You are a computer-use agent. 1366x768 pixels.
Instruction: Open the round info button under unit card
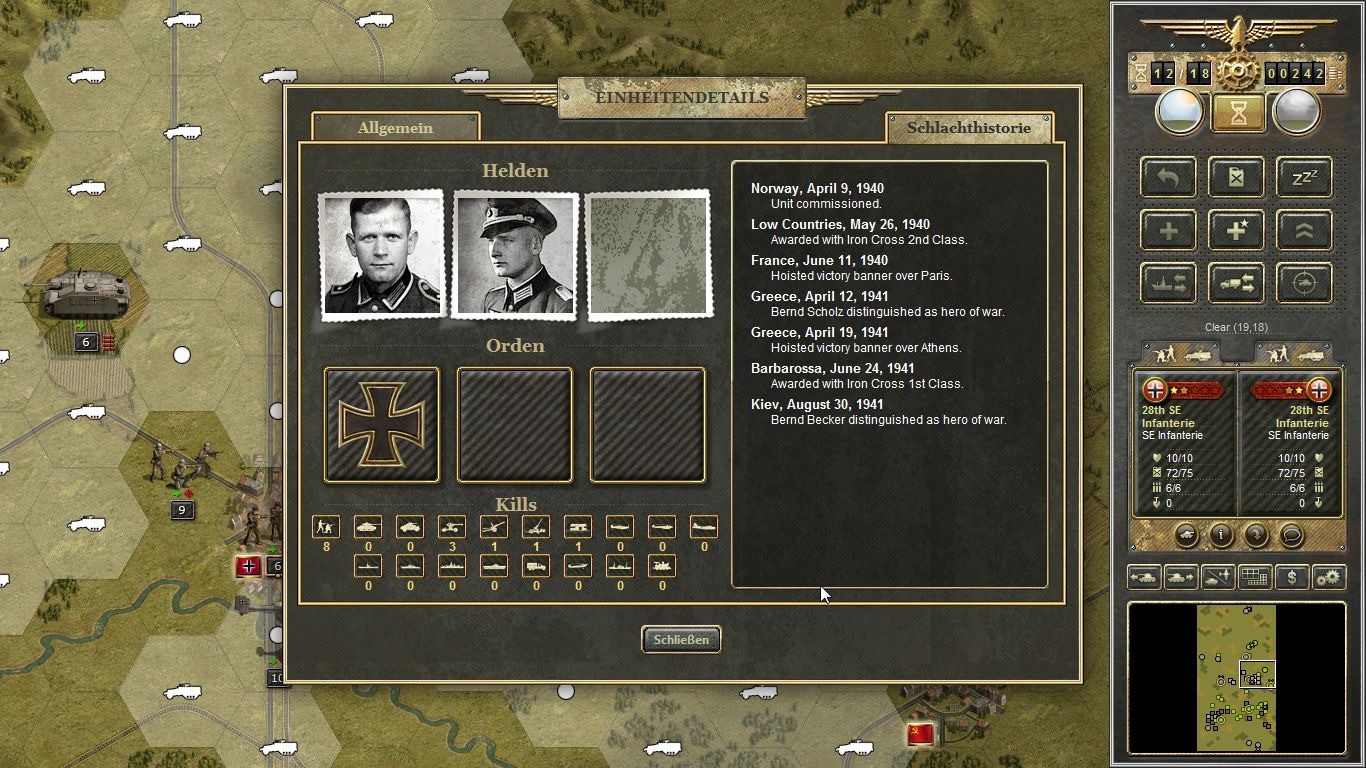tap(1221, 535)
